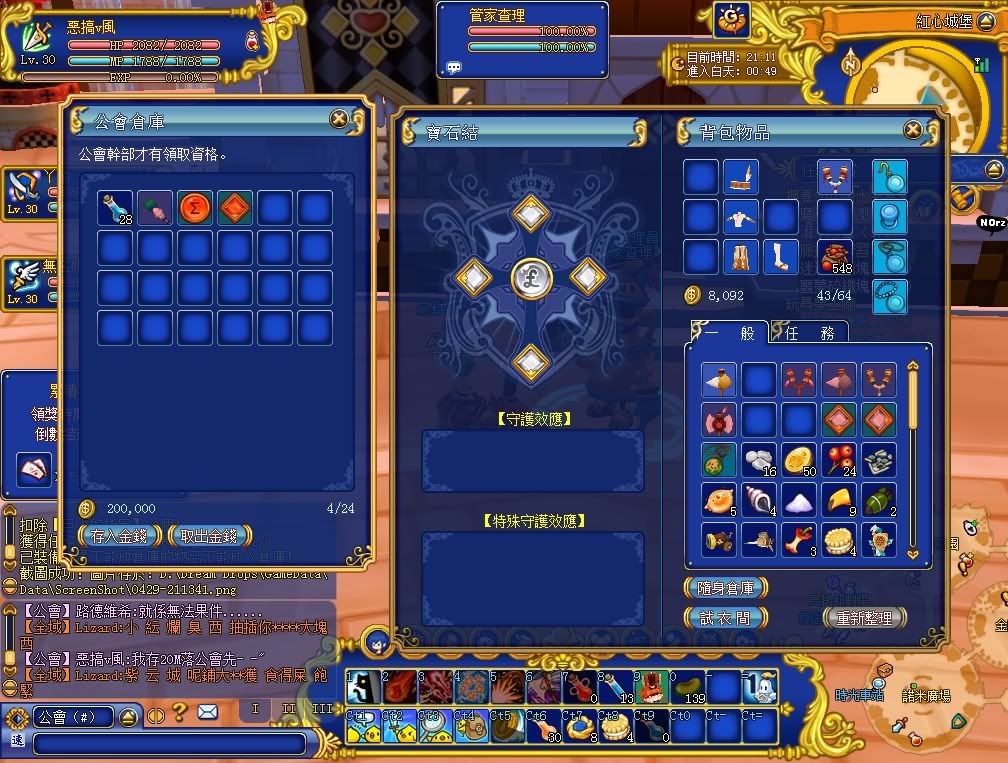Click the withdraw money button (取出金錢)
This screenshot has width=1008, height=763.
(208, 536)
